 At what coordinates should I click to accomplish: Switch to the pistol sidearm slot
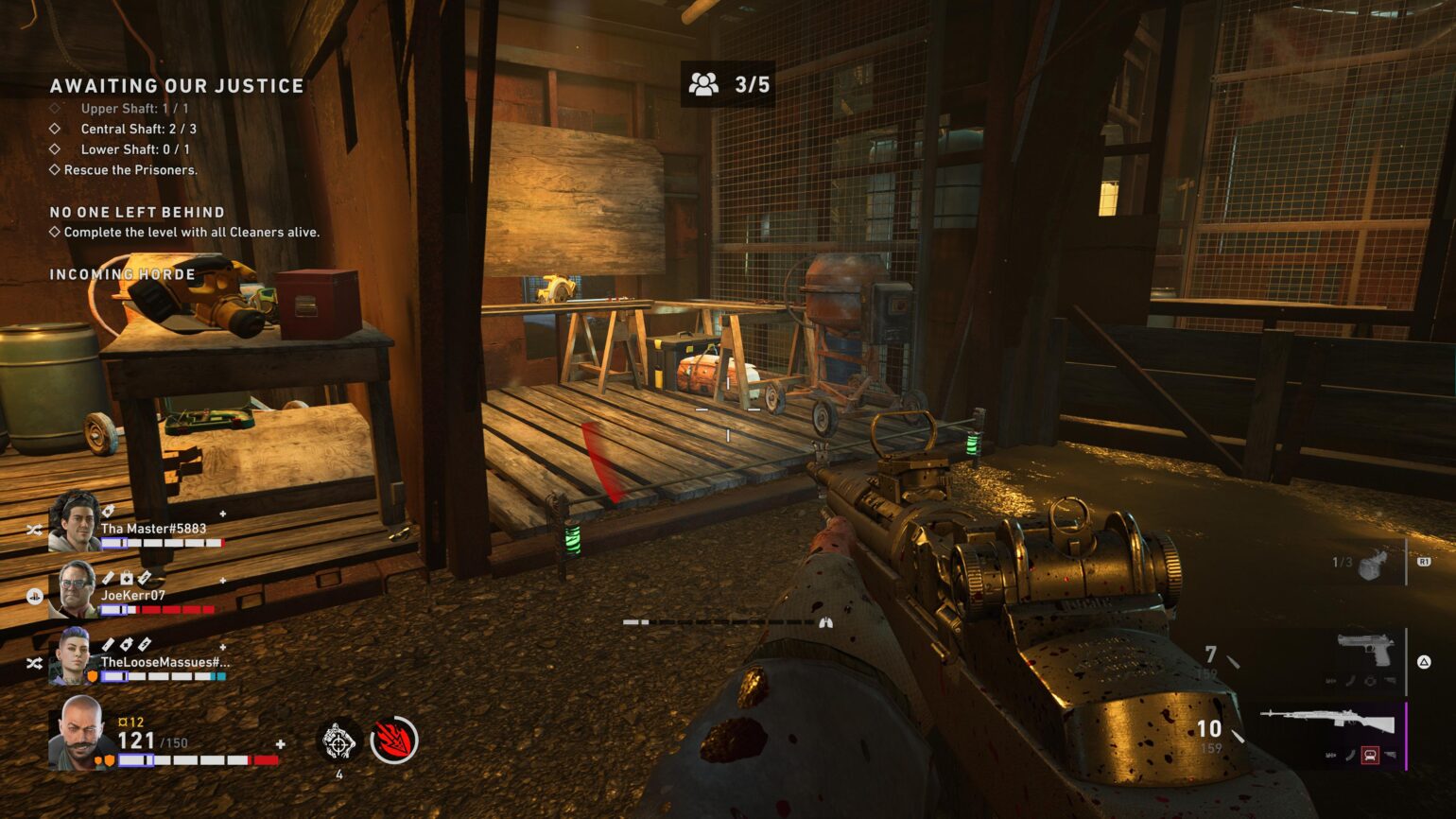1365,650
